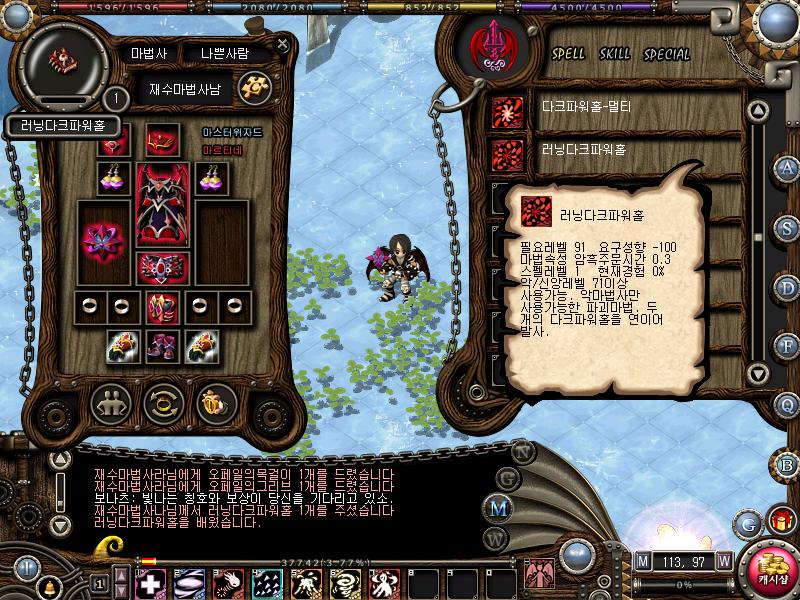Click the red gift box button
Viewport: 800px width, 600px height.
(777, 521)
